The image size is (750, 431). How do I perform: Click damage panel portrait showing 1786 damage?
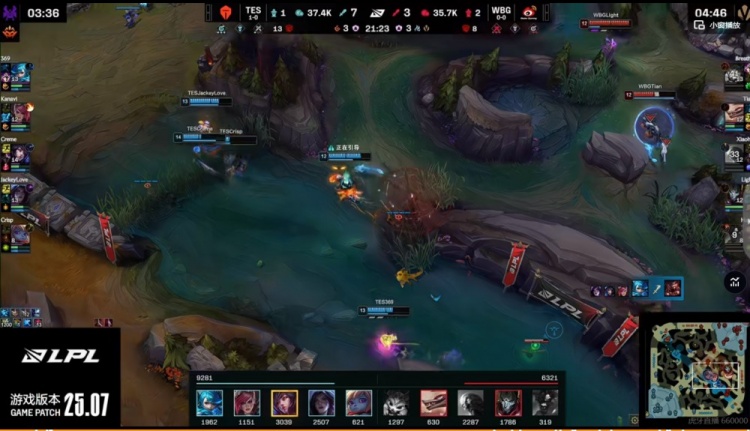[508, 403]
